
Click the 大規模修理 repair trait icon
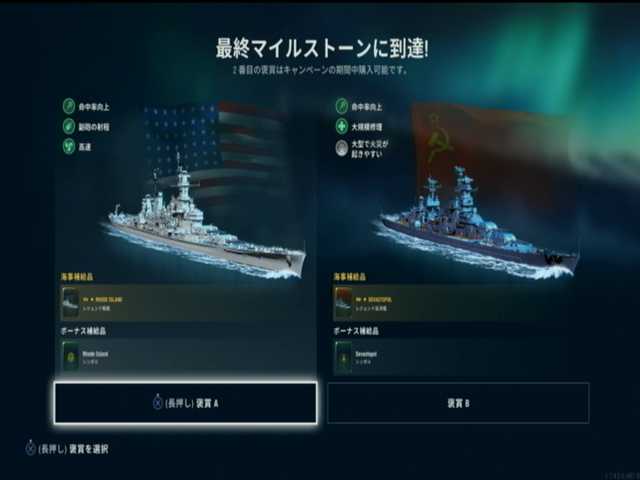pos(341,125)
